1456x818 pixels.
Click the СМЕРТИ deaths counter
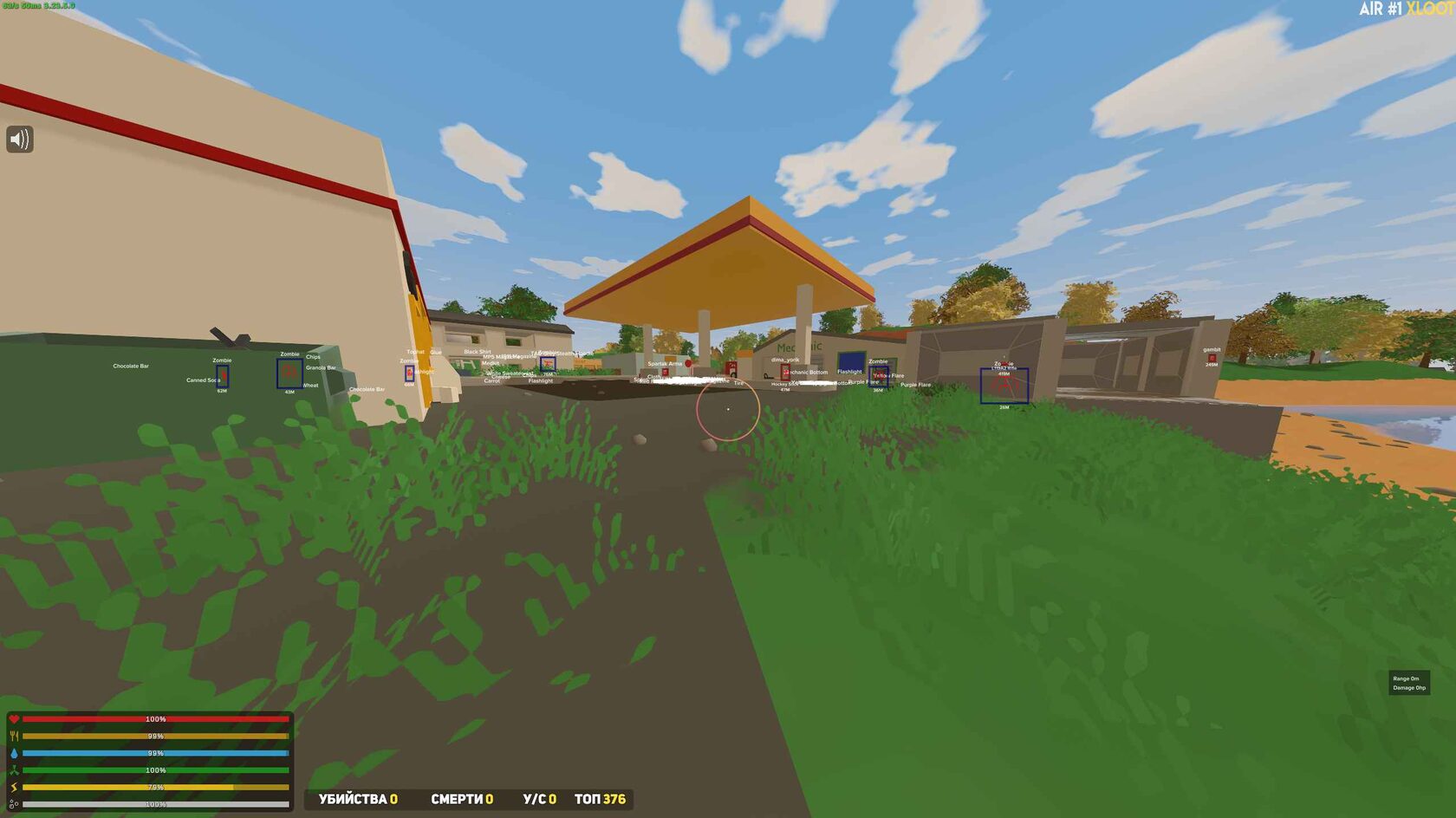pyautogui.click(x=461, y=801)
